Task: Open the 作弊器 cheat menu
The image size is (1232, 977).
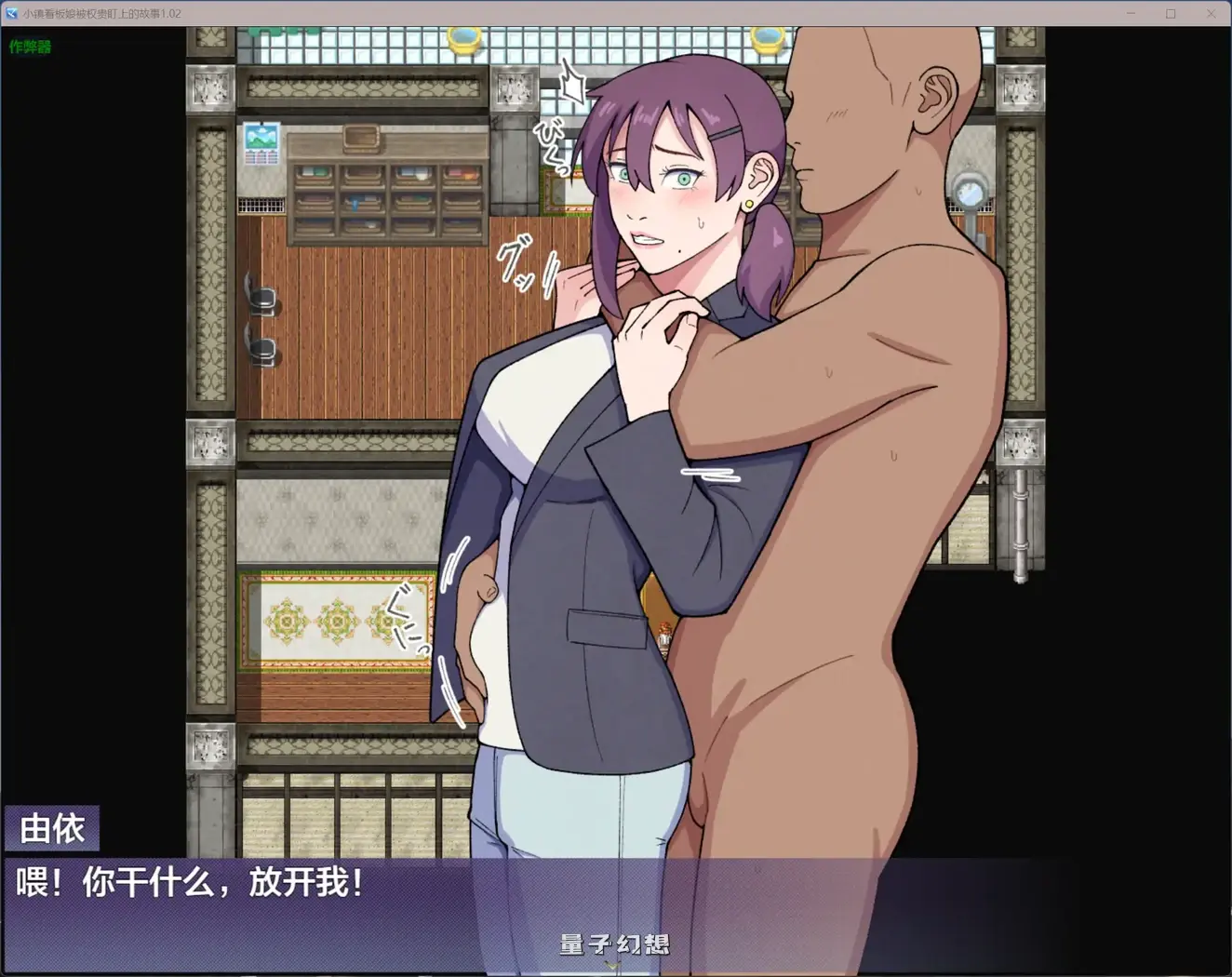Action: pyautogui.click(x=29, y=47)
